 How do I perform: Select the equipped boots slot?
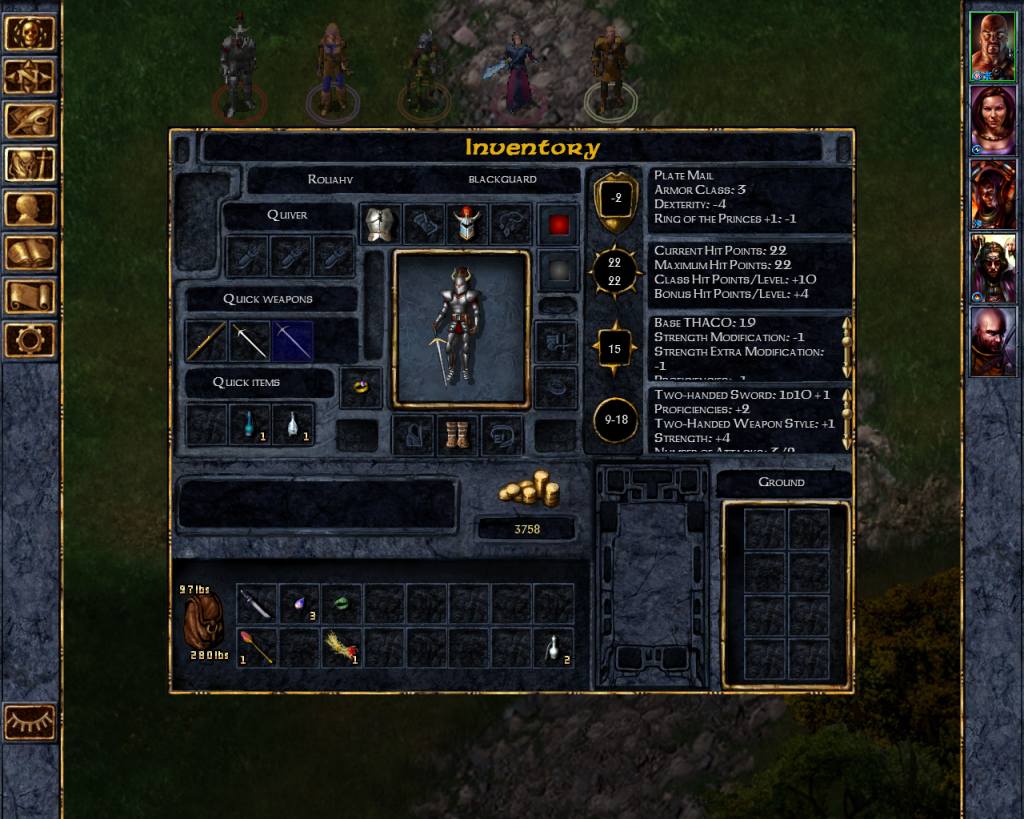pos(457,436)
